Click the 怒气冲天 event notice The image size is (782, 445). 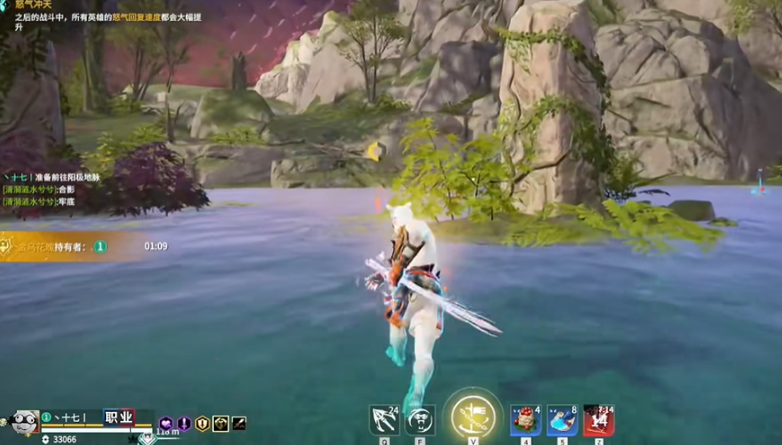(x=70, y=17)
